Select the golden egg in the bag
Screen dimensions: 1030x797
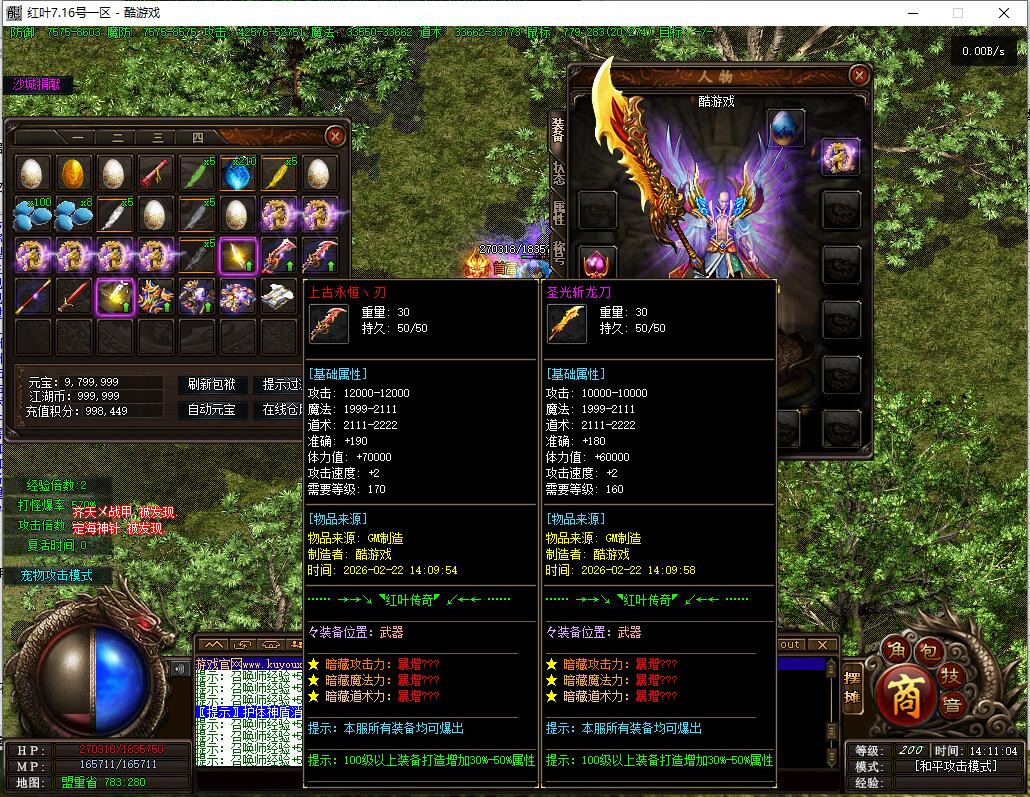click(74, 173)
